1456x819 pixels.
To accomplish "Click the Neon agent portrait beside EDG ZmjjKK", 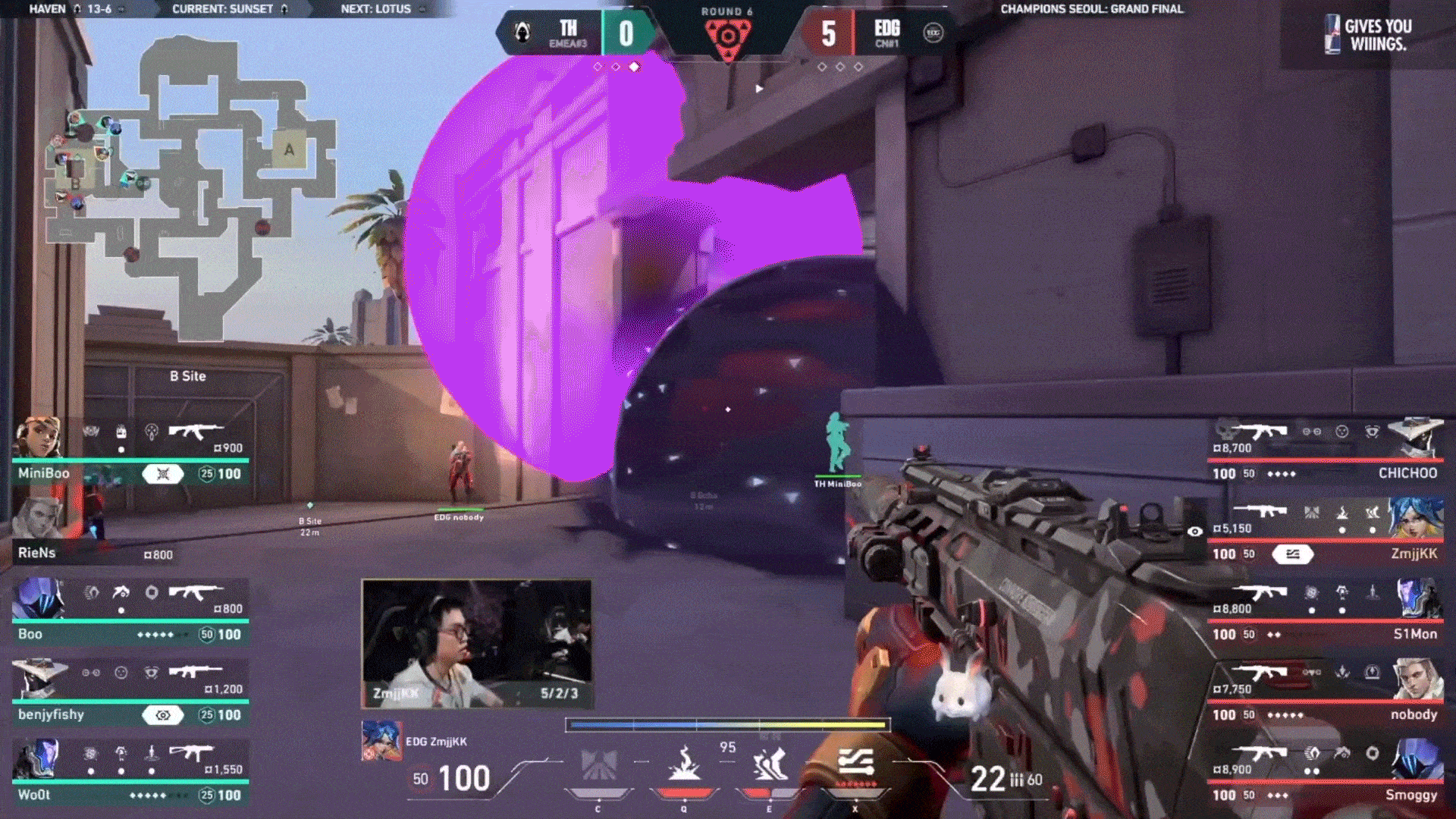I will [x=381, y=741].
